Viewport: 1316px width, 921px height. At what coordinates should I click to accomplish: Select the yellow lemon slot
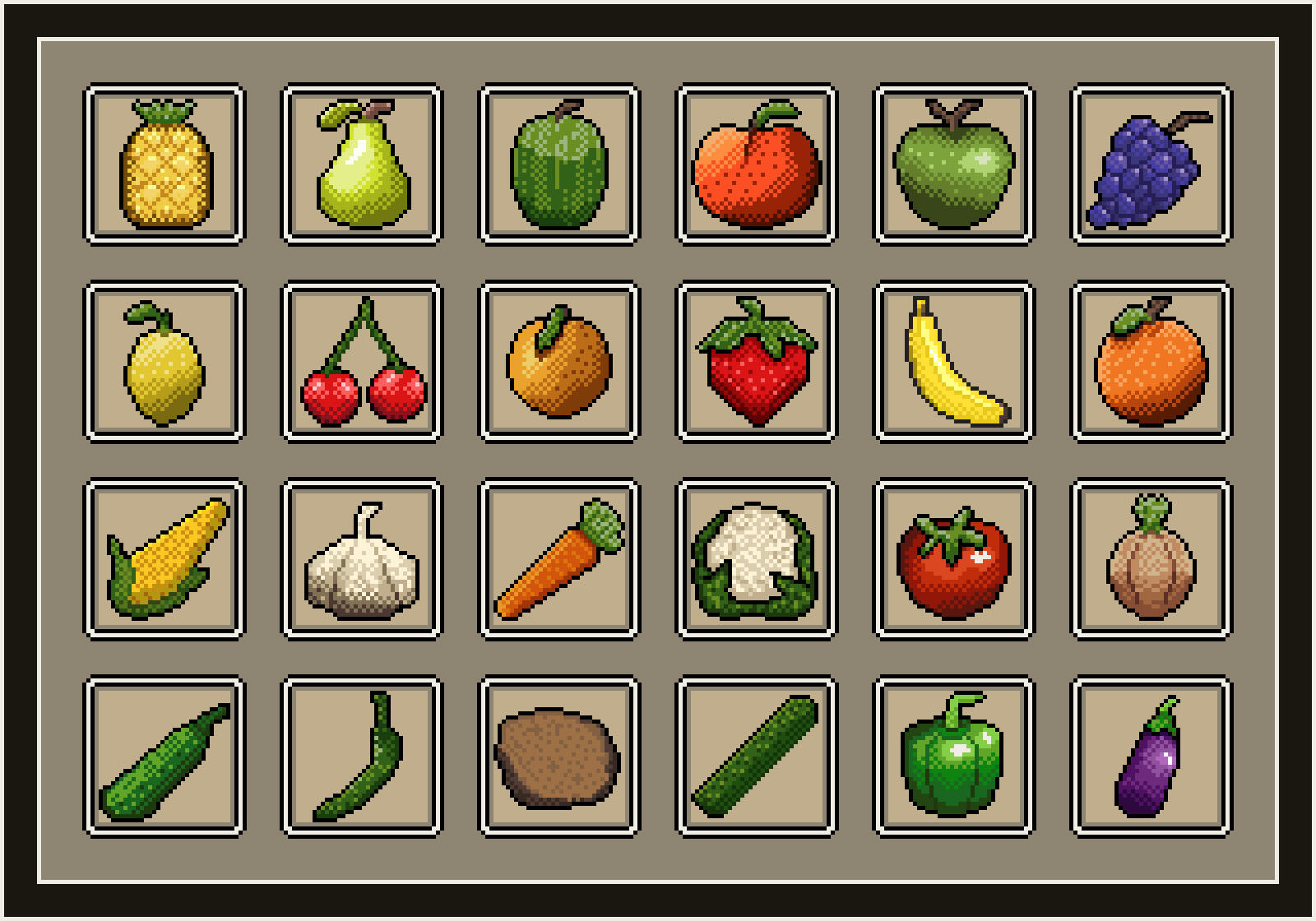tap(164, 362)
